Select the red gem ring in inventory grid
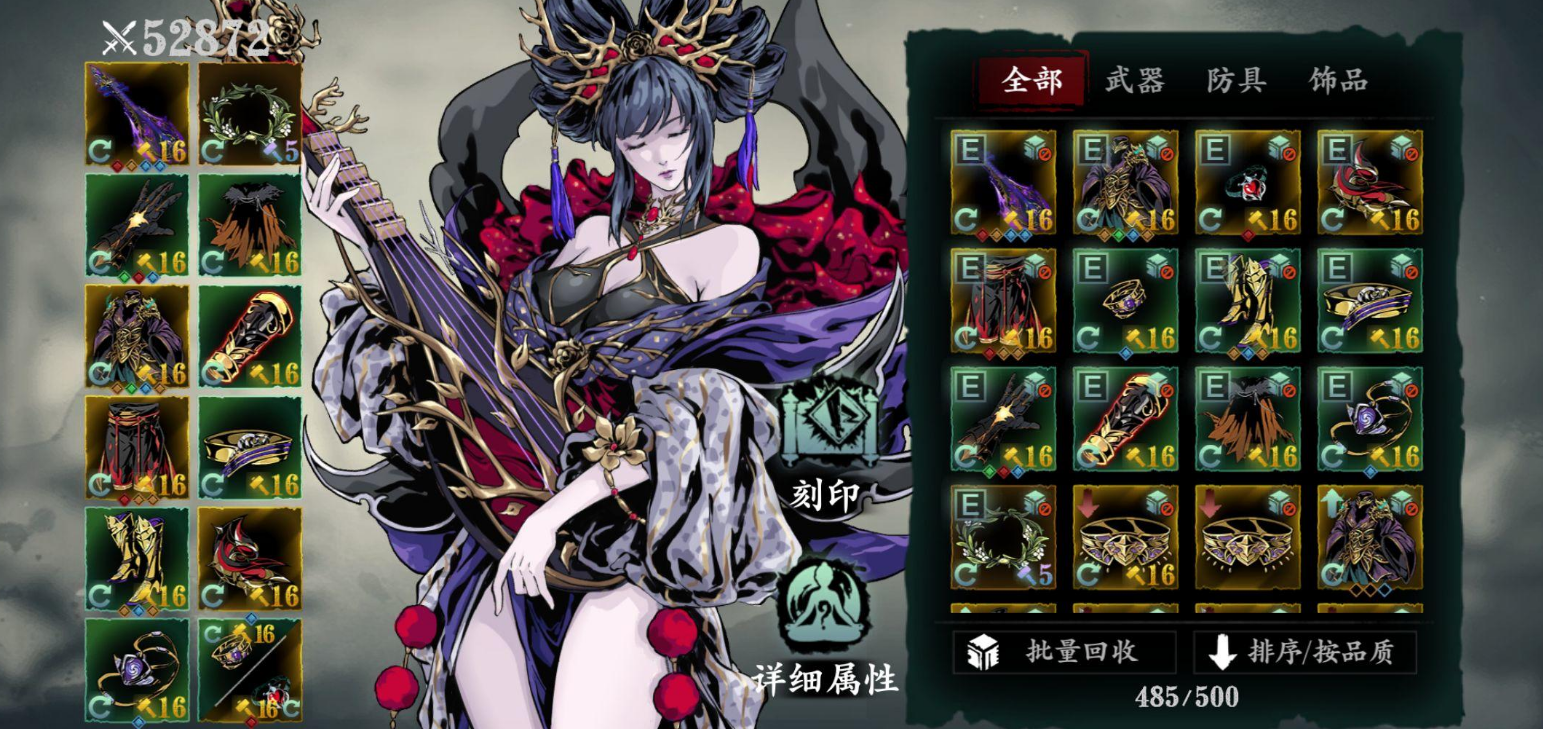The width and height of the screenshot is (1543, 729). coord(1247,182)
